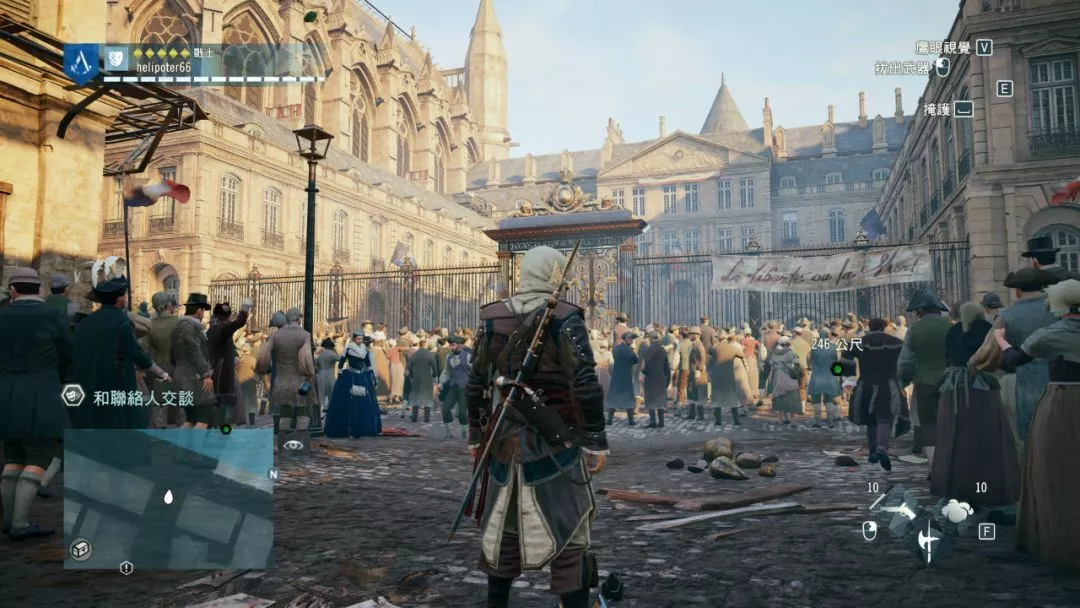Toggle the eye icon beside the minimap

click(293, 445)
